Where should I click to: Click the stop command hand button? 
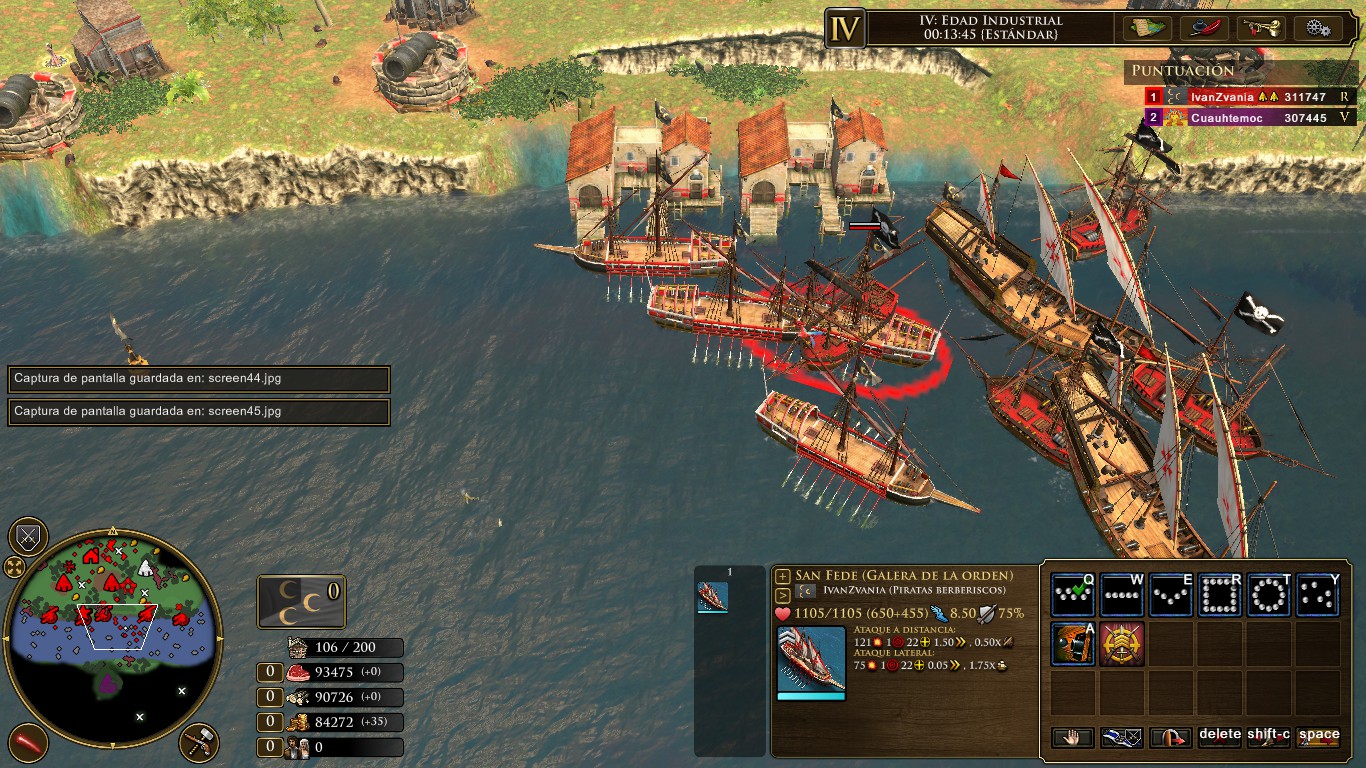[x=1073, y=738]
